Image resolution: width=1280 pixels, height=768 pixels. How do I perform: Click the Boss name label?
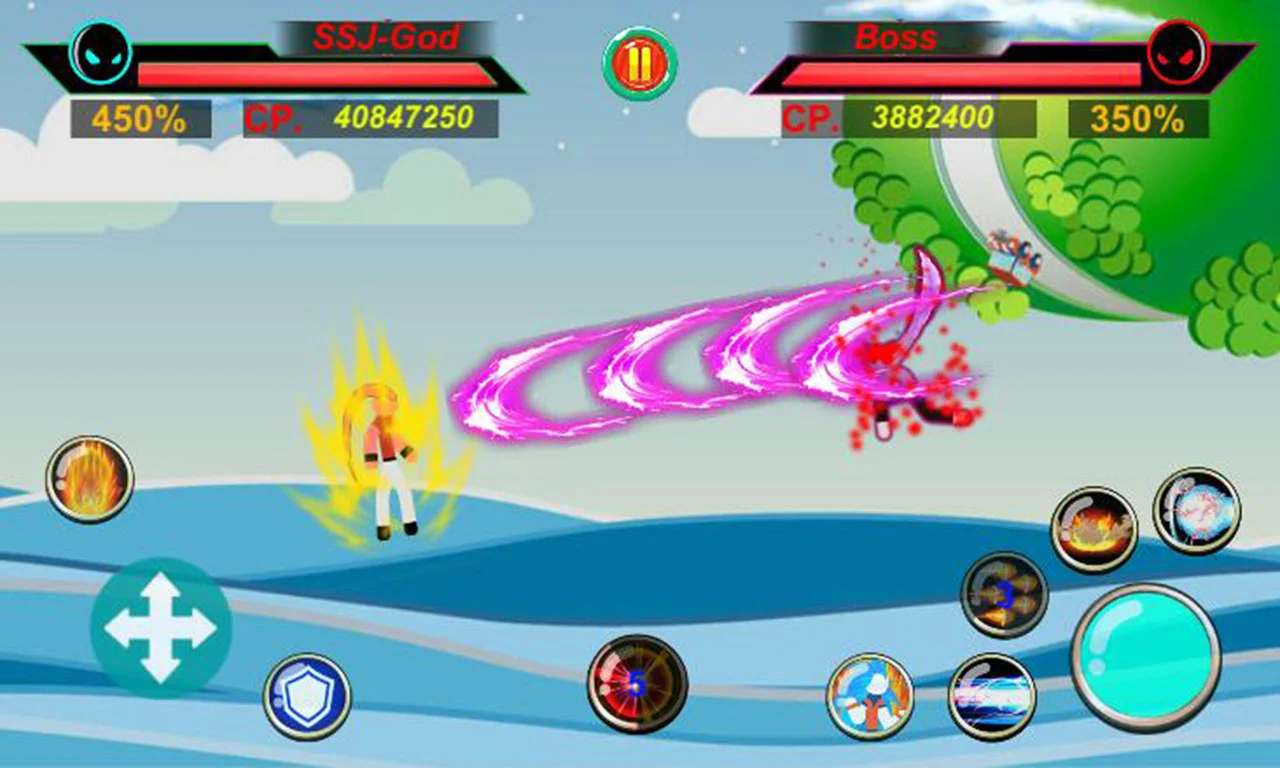895,38
